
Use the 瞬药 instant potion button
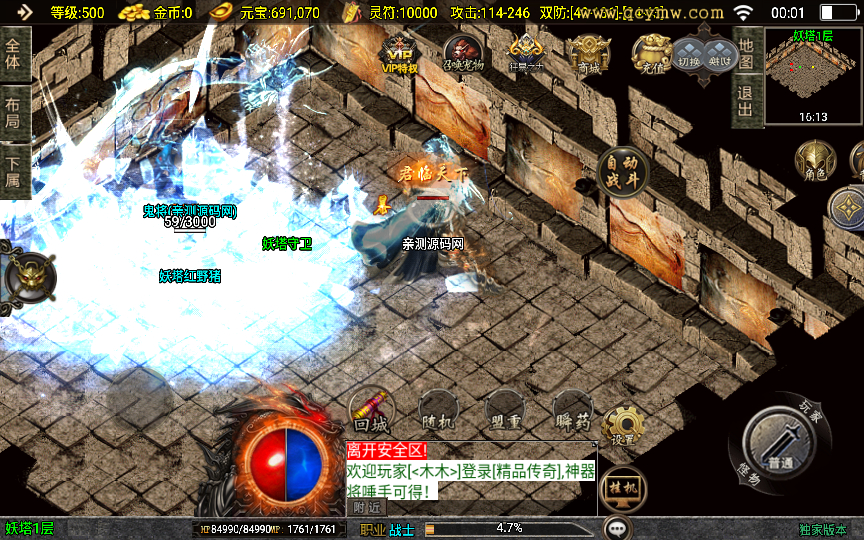pos(571,411)
